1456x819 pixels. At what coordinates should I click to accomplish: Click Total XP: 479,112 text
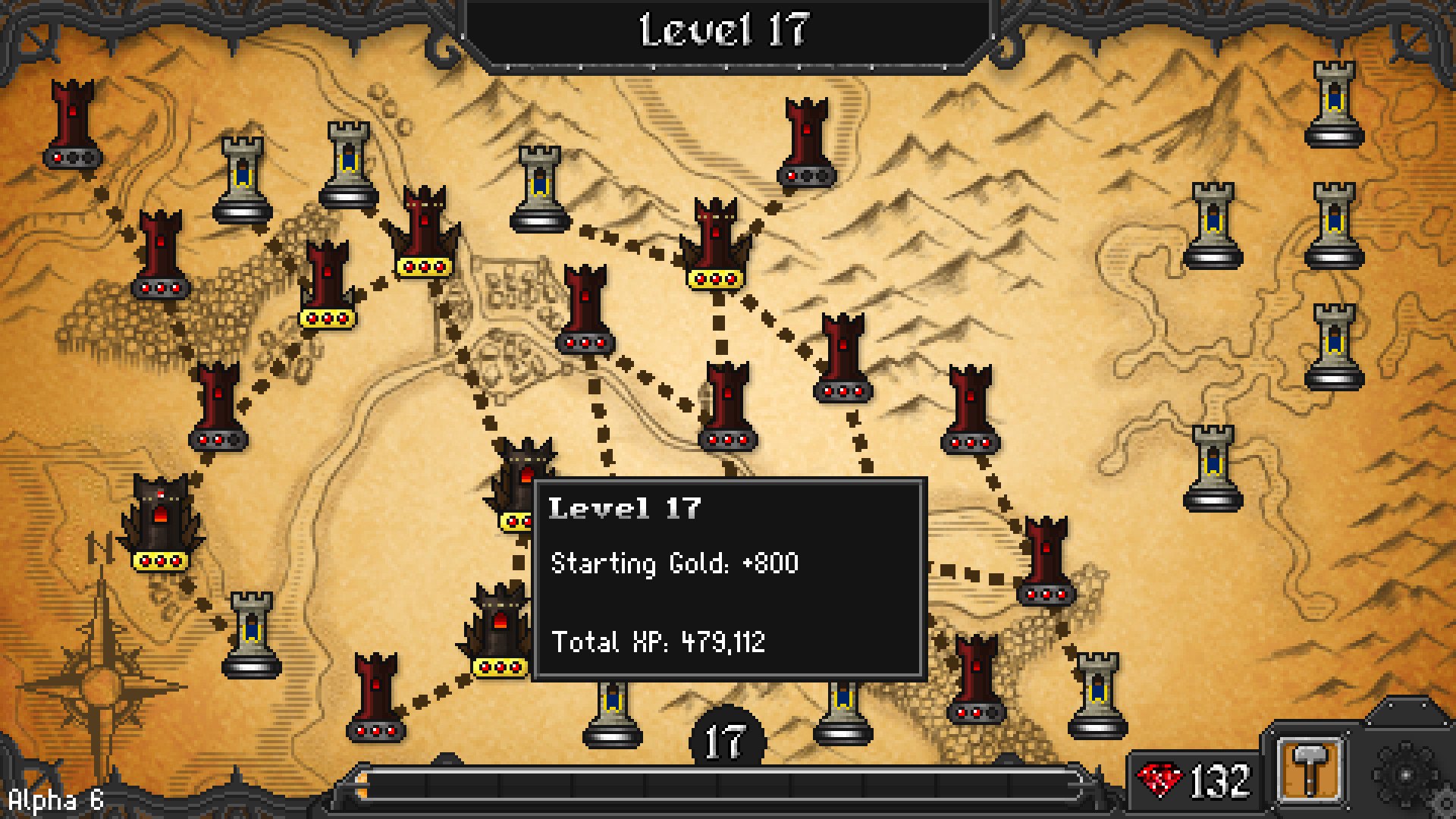659,643
